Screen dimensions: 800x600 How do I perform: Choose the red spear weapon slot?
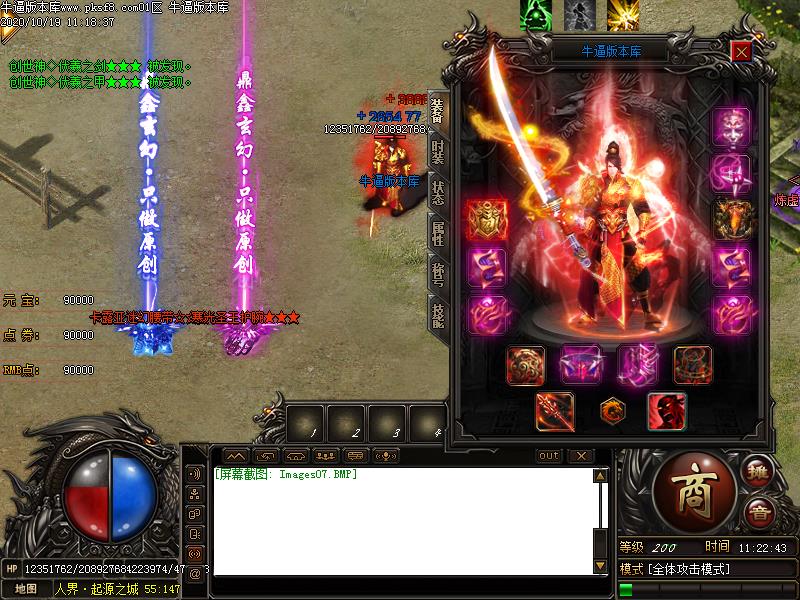[x=554, y=411]
